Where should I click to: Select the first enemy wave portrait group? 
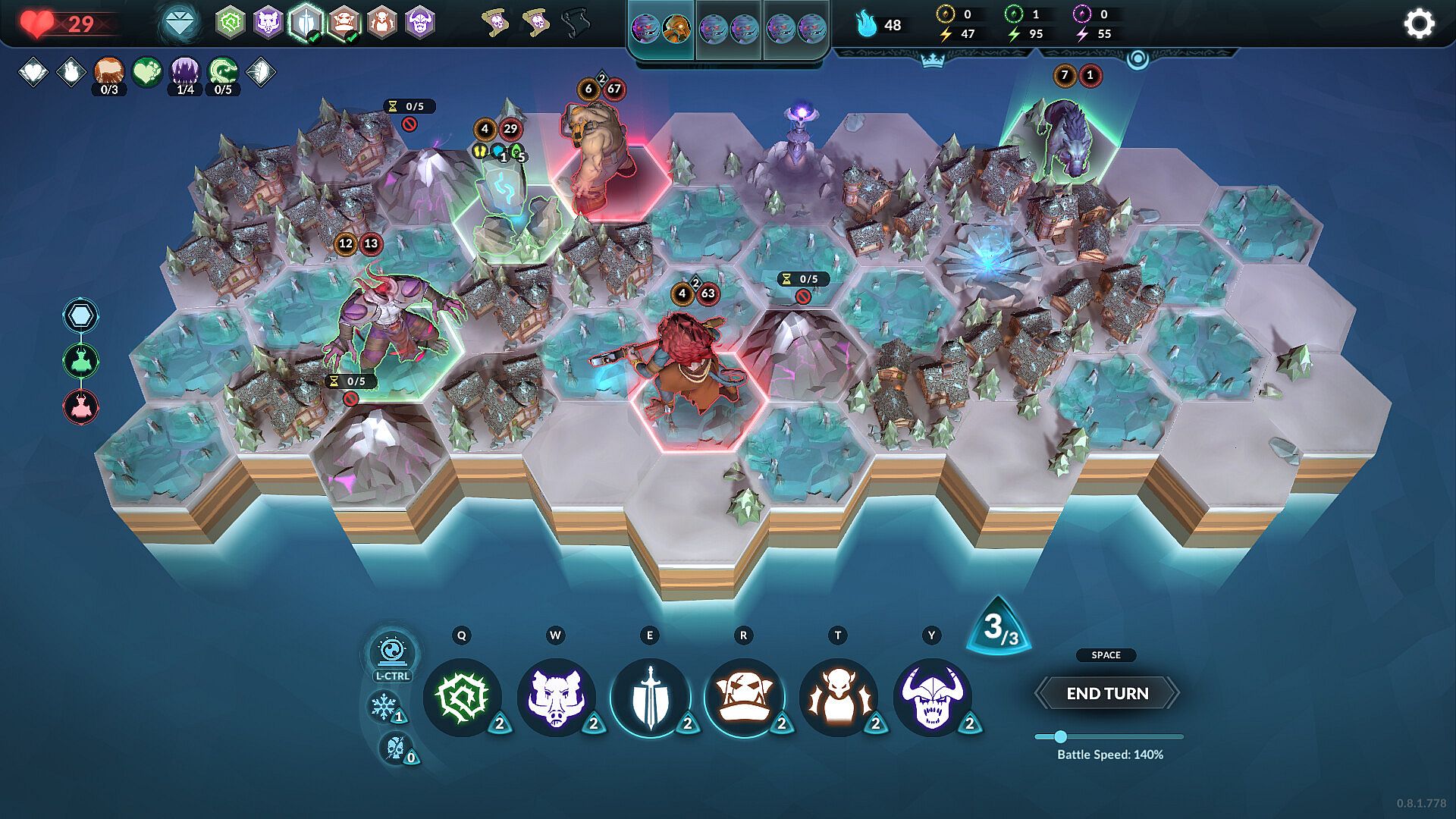click(x=661, y=29)
